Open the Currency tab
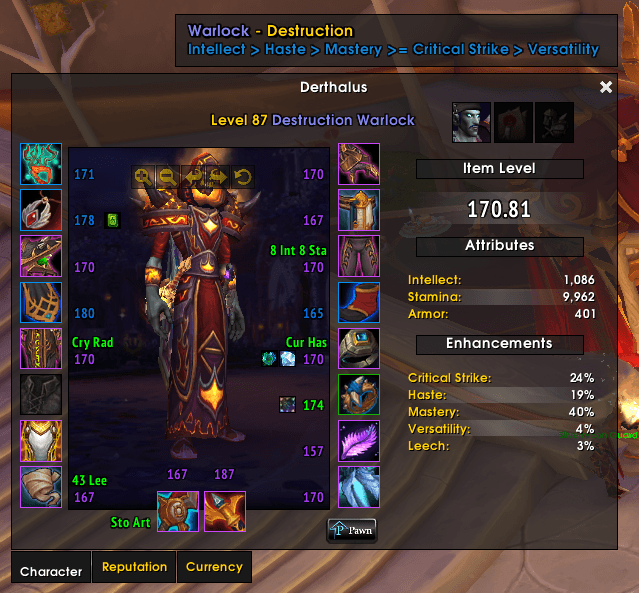The height and width of the screenshot is (593, 639). (x=214, y=567)
